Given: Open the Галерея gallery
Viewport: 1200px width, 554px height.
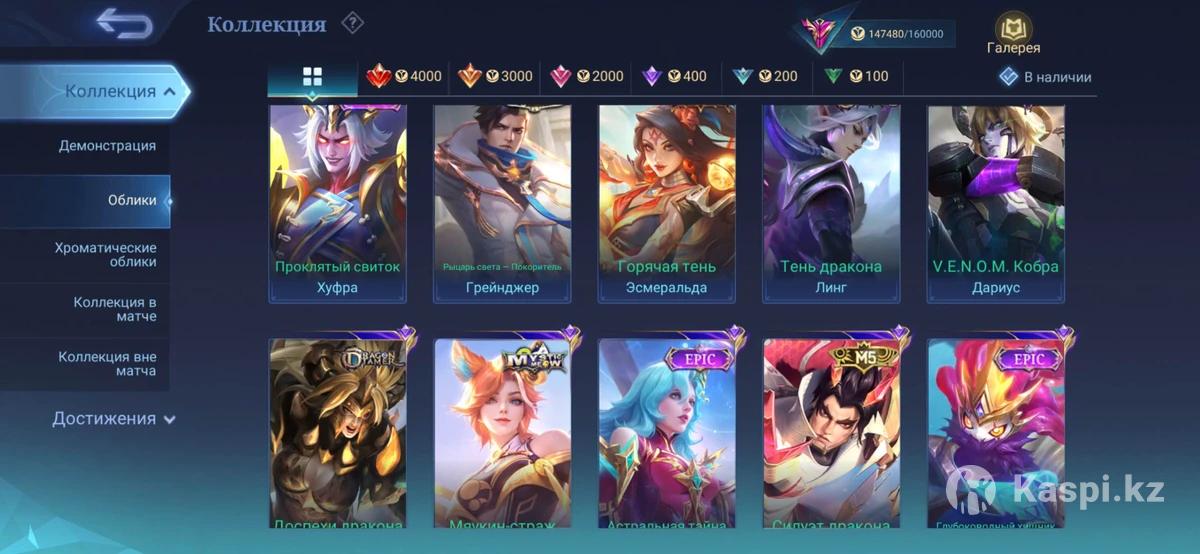Looking at the screenshot, I should (x=1013, y=34).
